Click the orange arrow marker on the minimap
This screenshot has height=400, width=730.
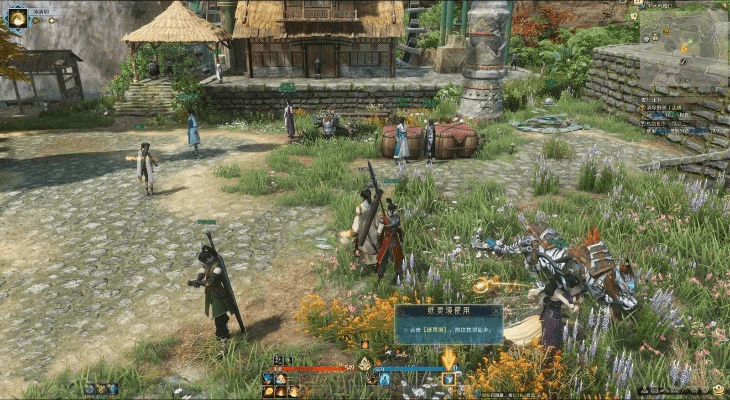[x=685, y=48]
